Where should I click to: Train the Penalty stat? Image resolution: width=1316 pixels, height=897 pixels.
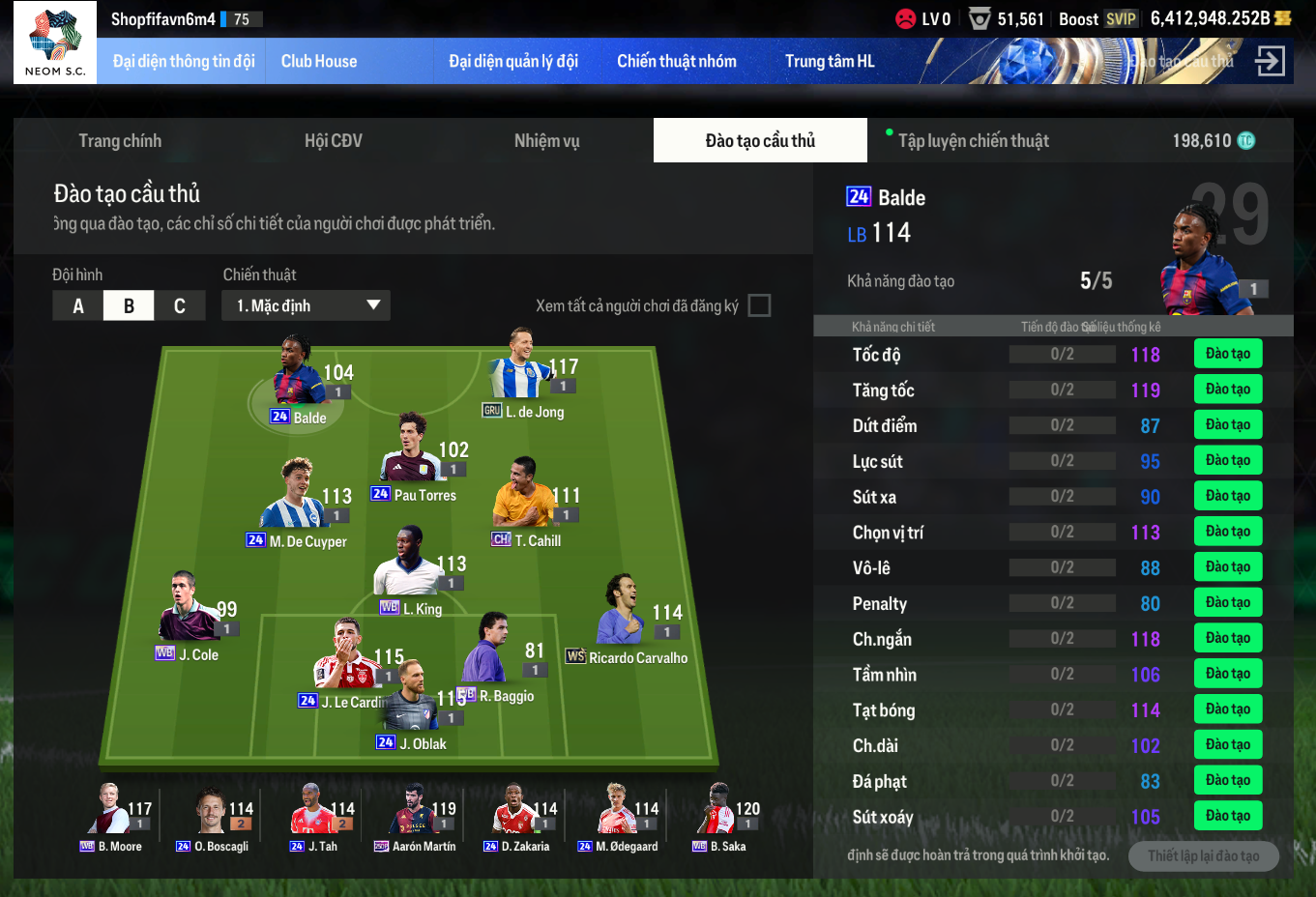pos(1227,602)
